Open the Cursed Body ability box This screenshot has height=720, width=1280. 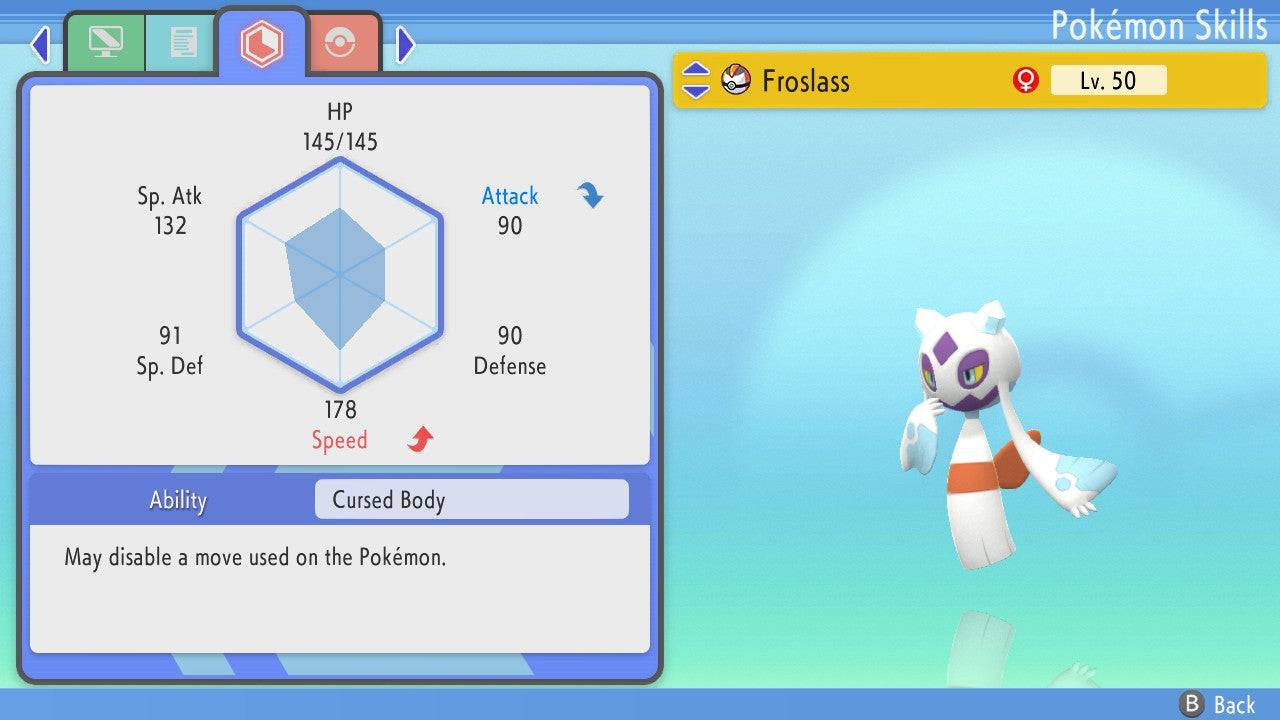(470, 499)
